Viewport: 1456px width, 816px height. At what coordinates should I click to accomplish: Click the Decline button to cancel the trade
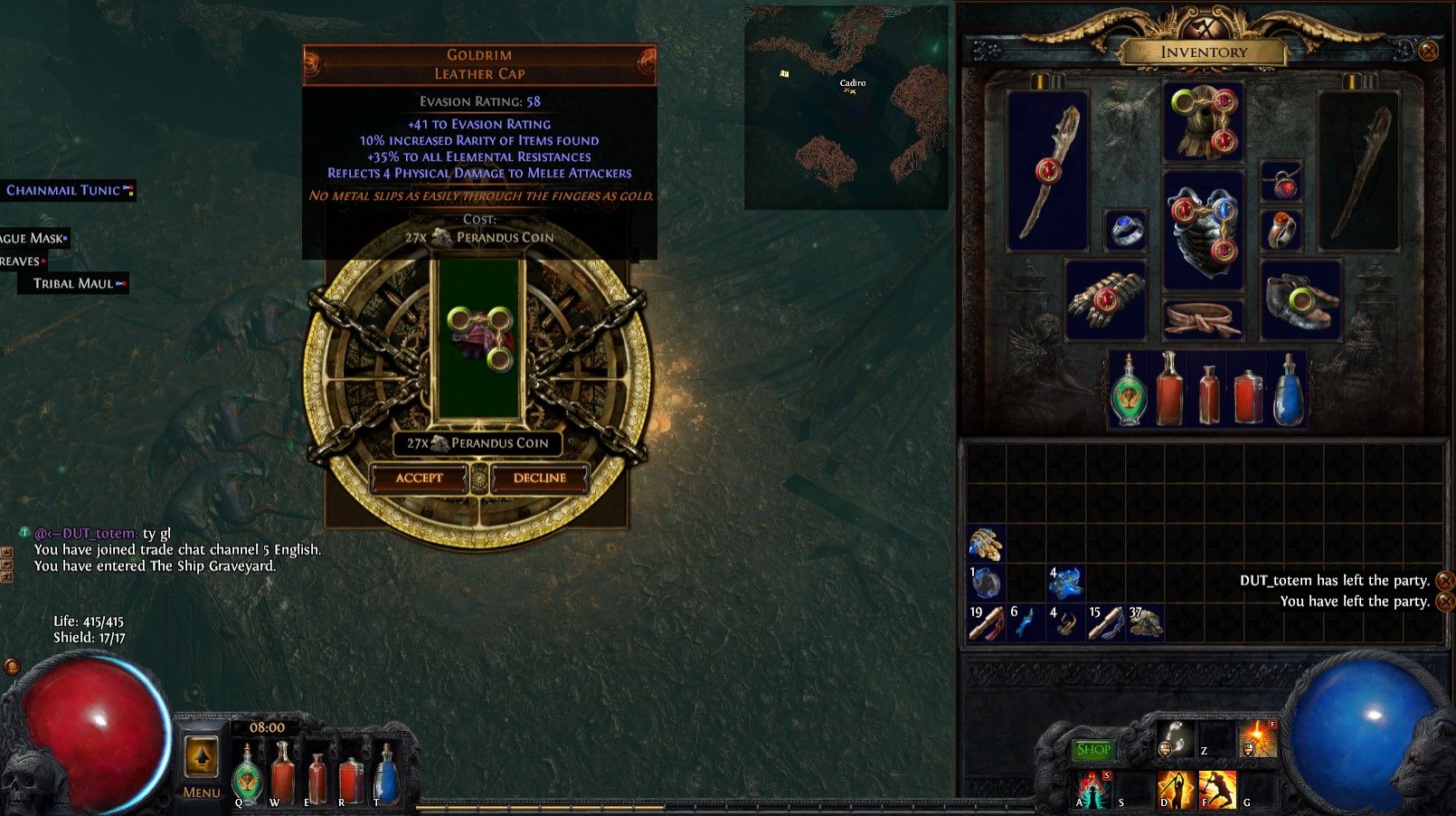pos(537,479)
